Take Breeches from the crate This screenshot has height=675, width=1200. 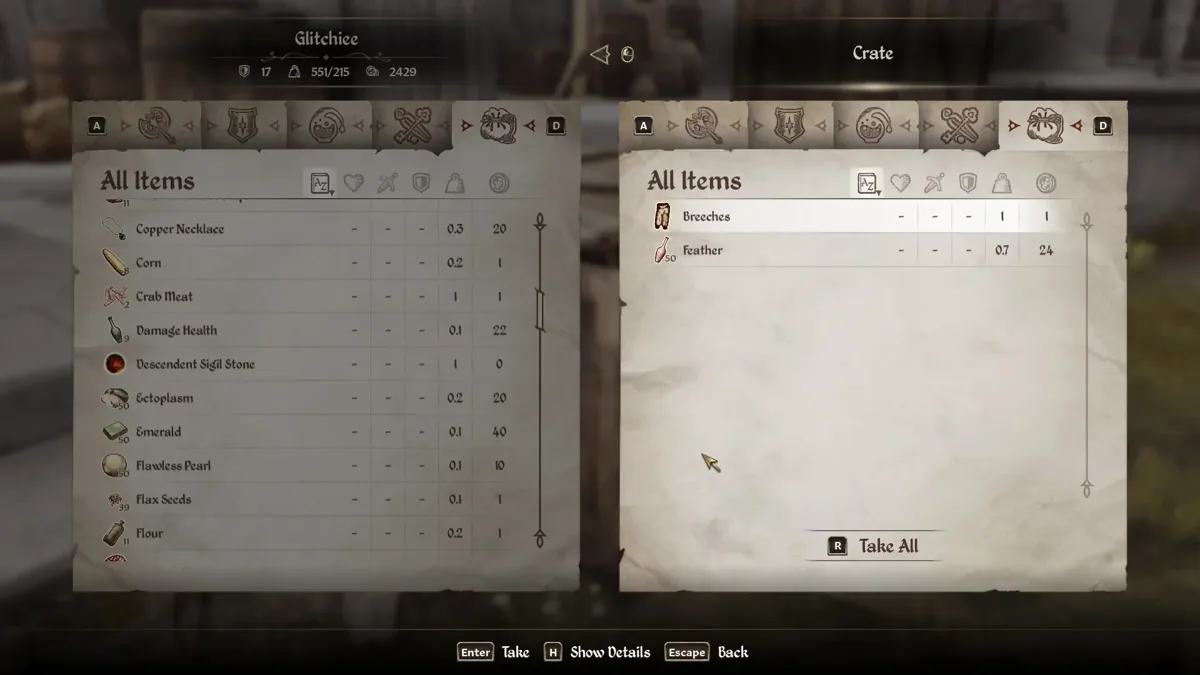(706, 217)
